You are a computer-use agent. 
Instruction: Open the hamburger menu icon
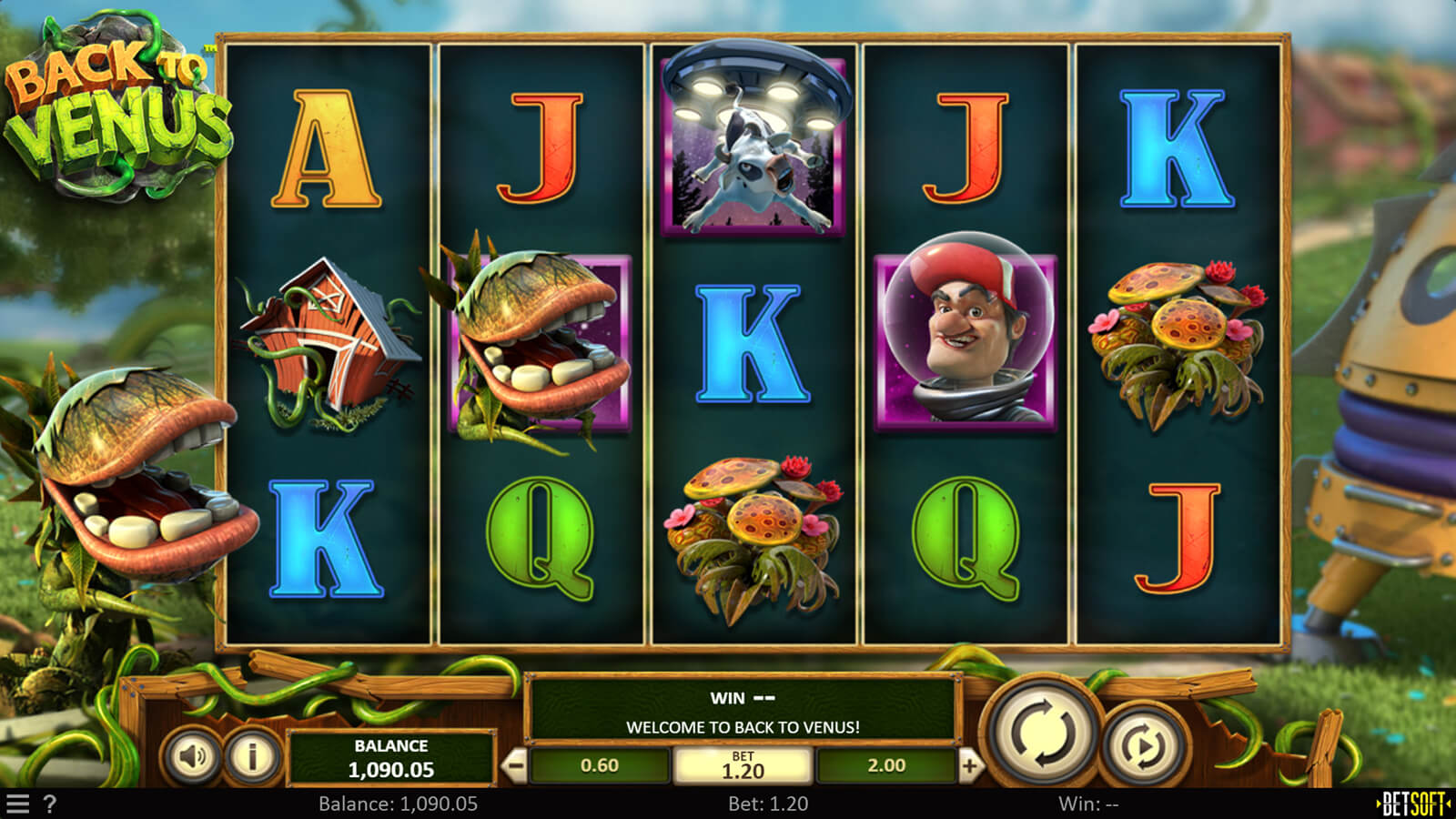[18, 804]
